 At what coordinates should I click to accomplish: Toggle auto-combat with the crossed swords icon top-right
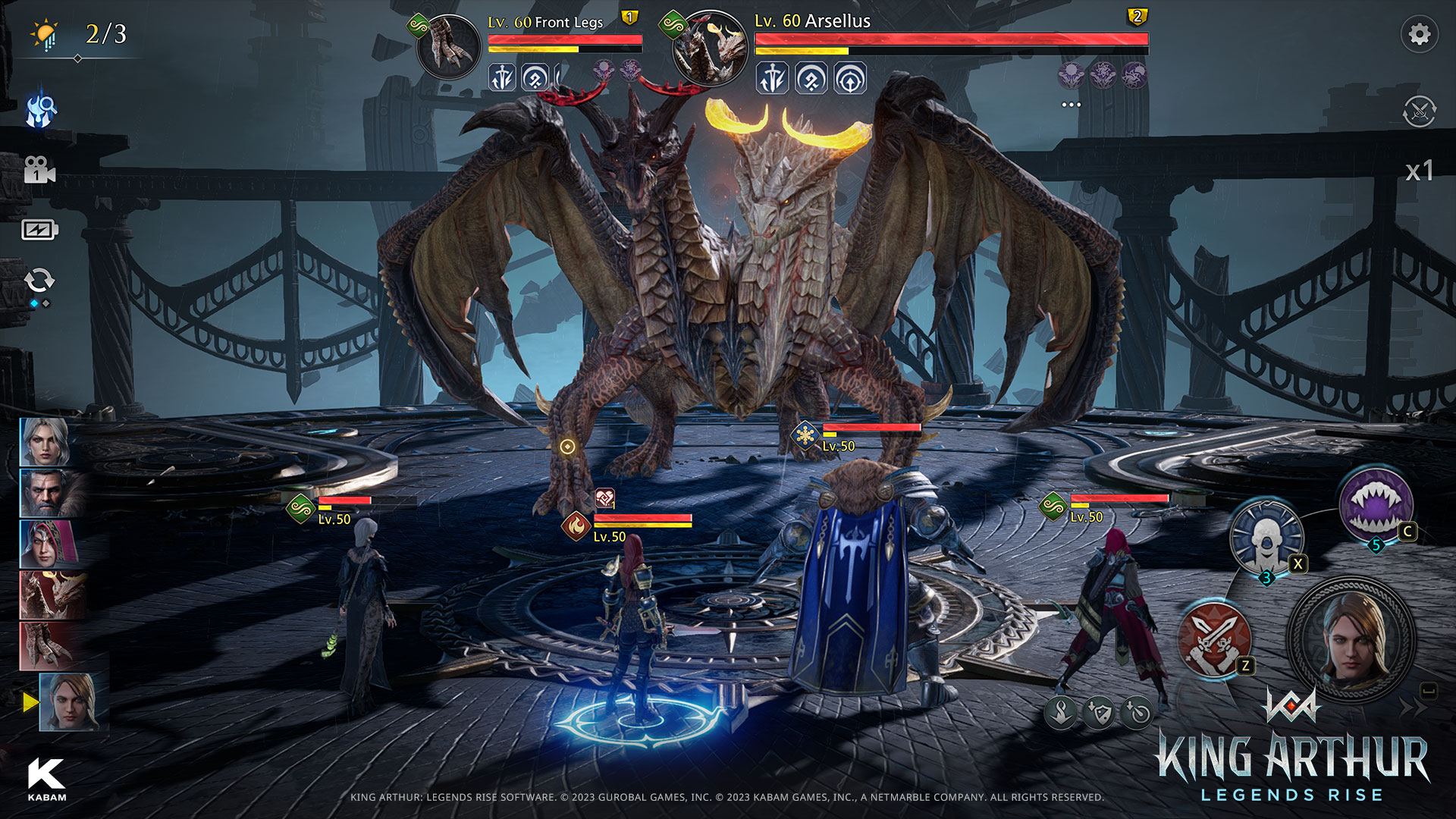pyautogui.click(x=1422, y=110)
